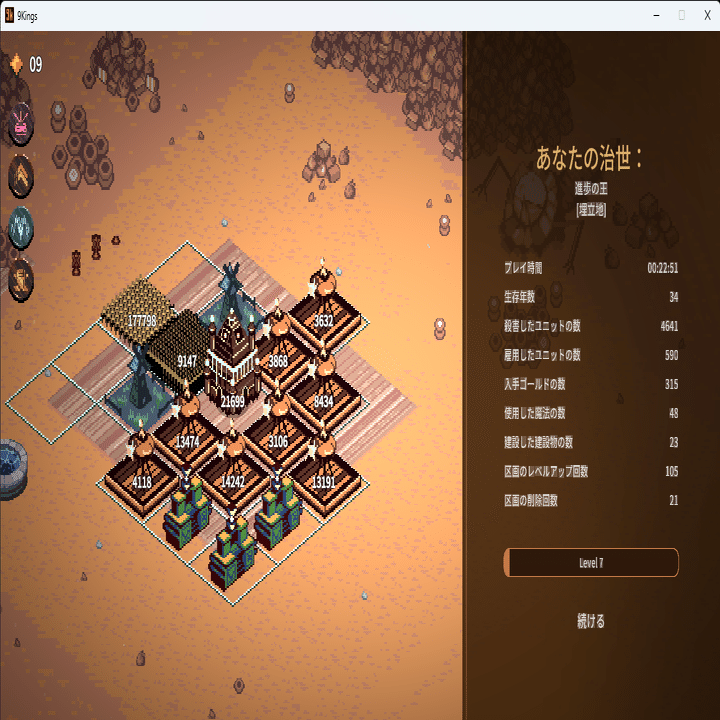Select the brown helmet perk icon
The width and height of the screenshot is (720, 720).
[x=21, y=279]
